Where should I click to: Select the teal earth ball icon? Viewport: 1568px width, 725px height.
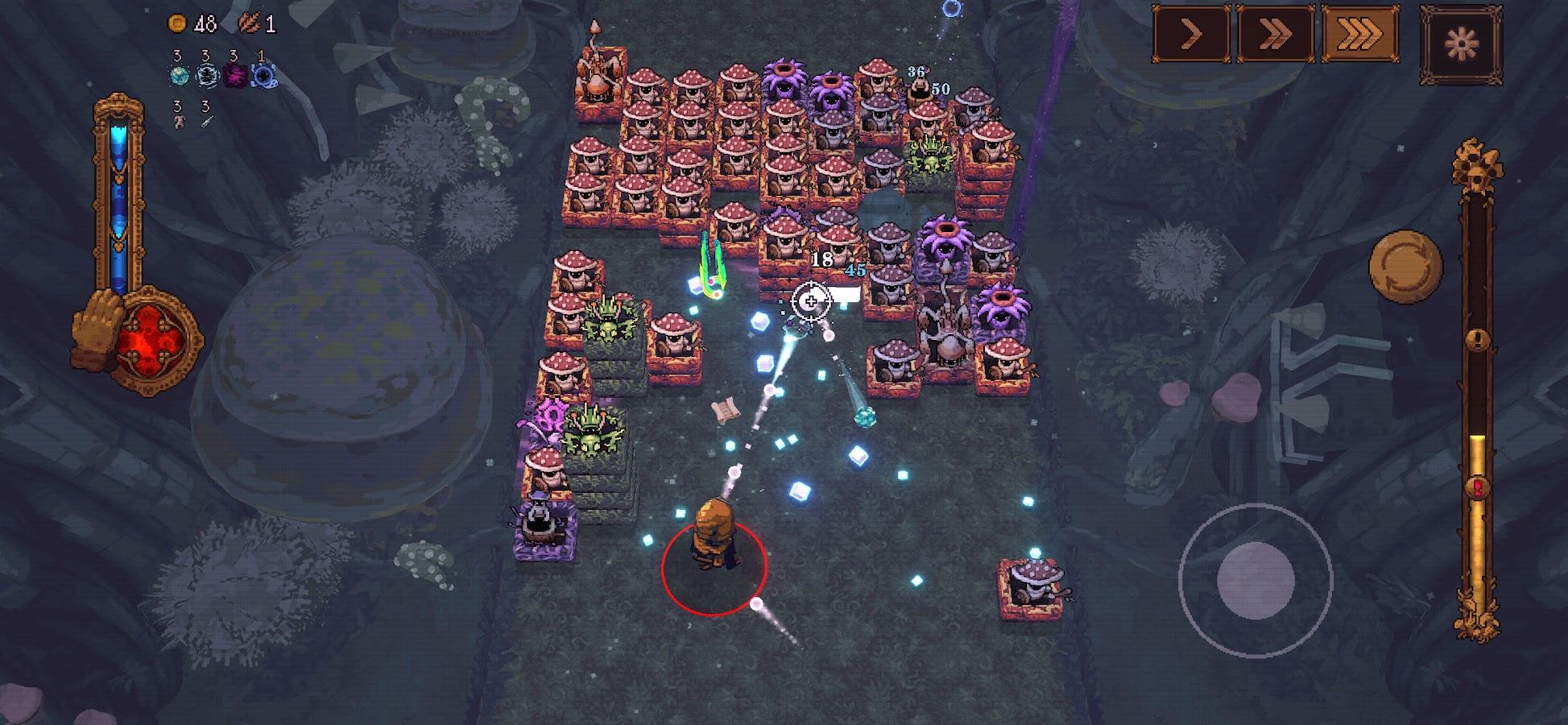click(x=179, y=77)
